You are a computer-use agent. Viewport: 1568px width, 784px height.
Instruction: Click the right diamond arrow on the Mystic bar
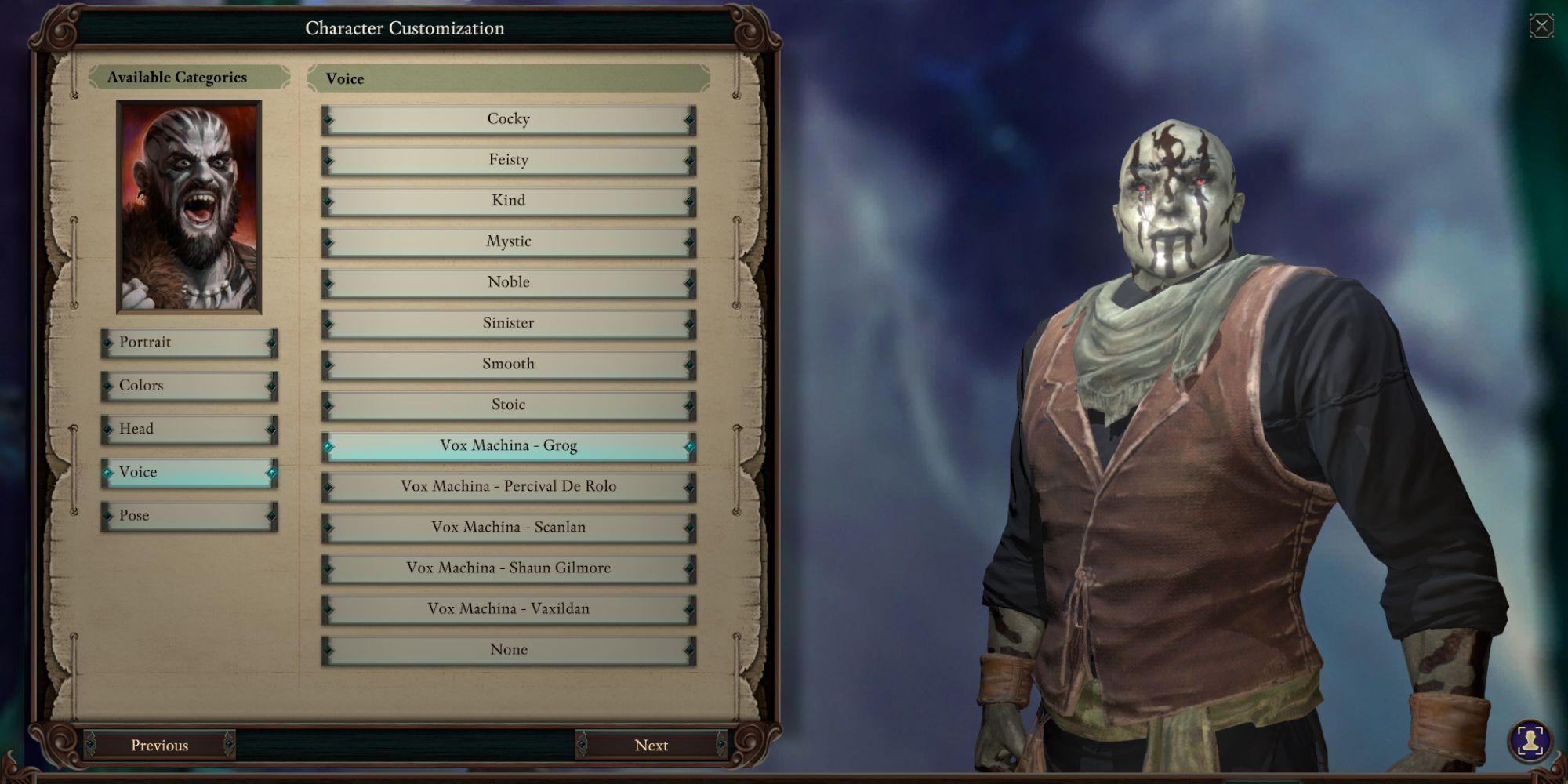pyautogui.click(x=689, y=241)
